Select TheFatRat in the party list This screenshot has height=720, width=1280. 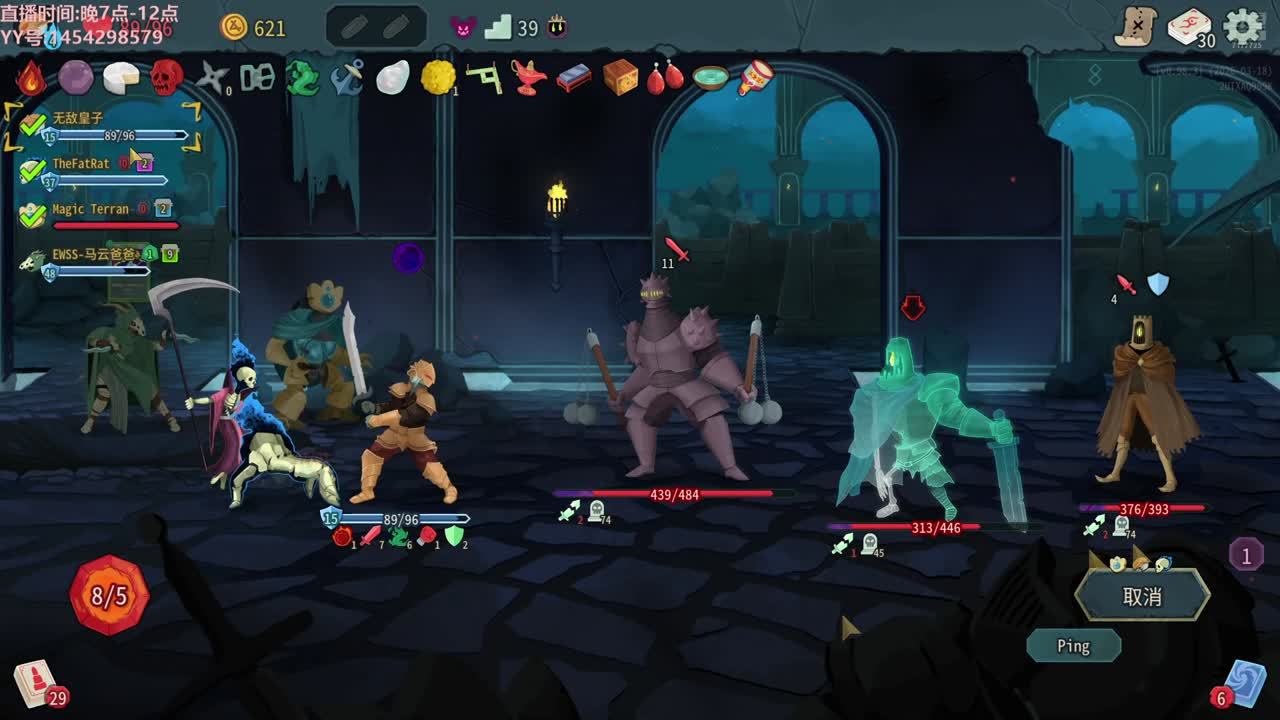(81, 164)
